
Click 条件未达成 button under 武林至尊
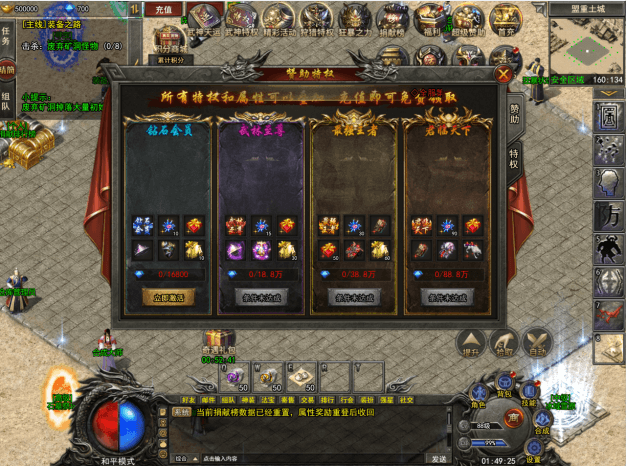click(x=258, y=297)
